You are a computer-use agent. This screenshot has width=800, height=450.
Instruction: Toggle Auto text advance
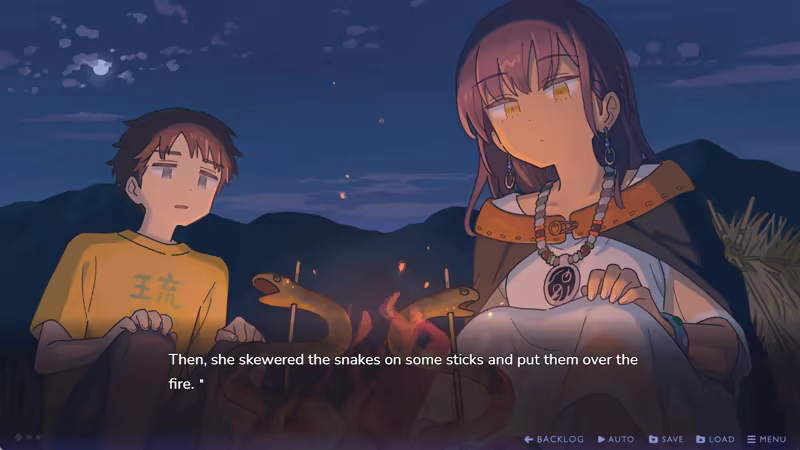click(x=616, y=439)
